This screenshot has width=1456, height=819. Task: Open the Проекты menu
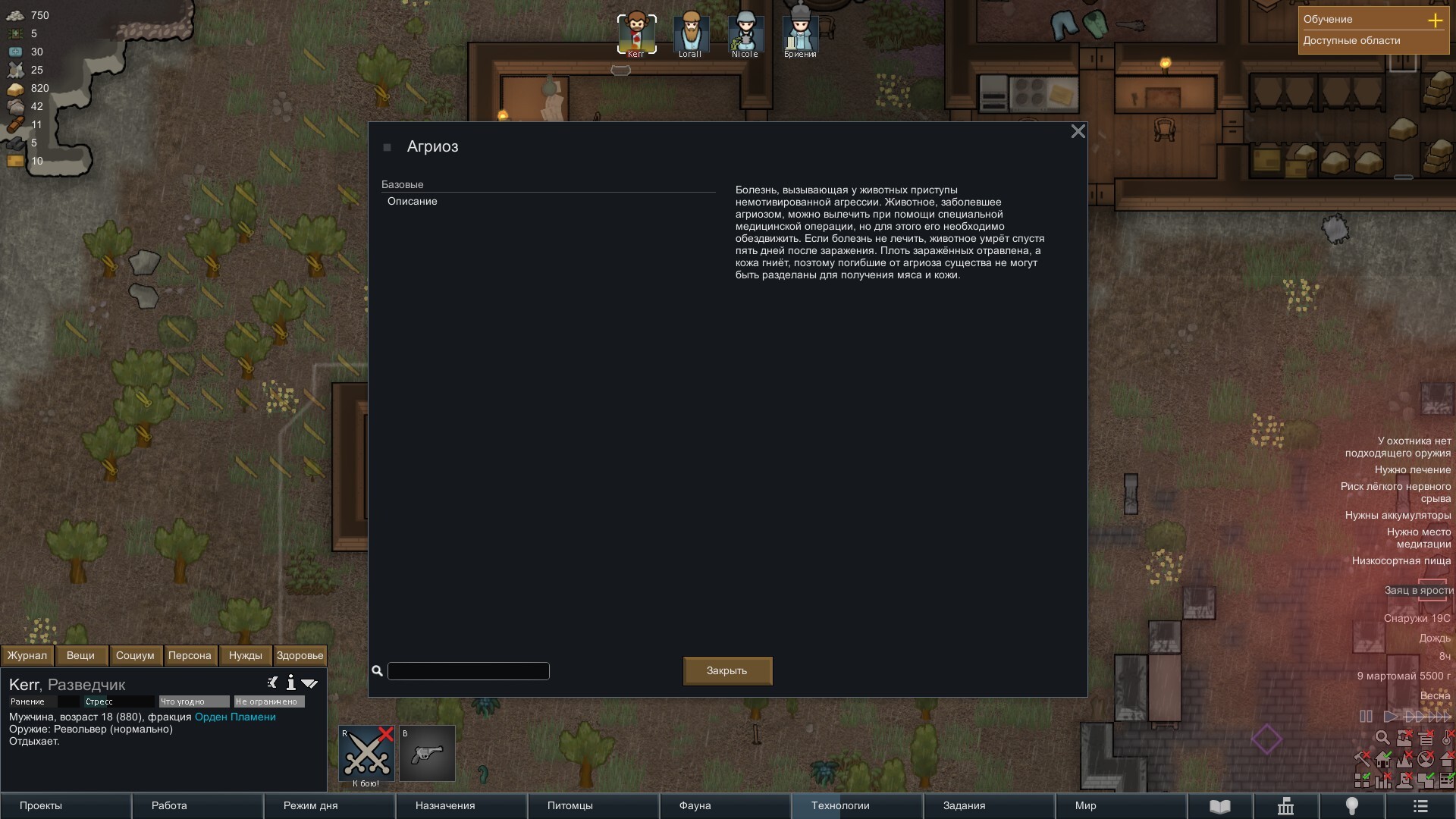pos(41,806)
